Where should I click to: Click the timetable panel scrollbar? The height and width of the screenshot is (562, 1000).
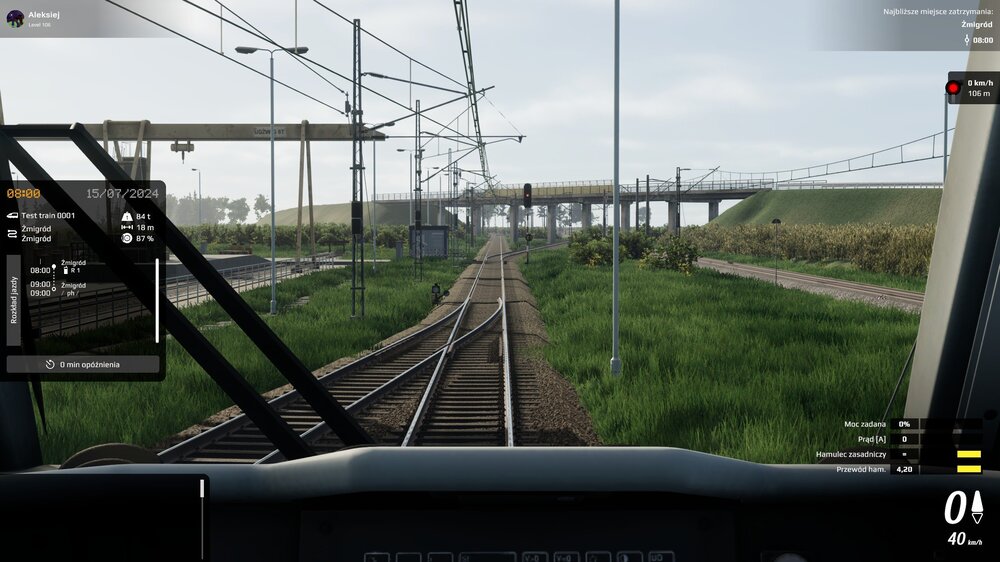tap(157, 300)
